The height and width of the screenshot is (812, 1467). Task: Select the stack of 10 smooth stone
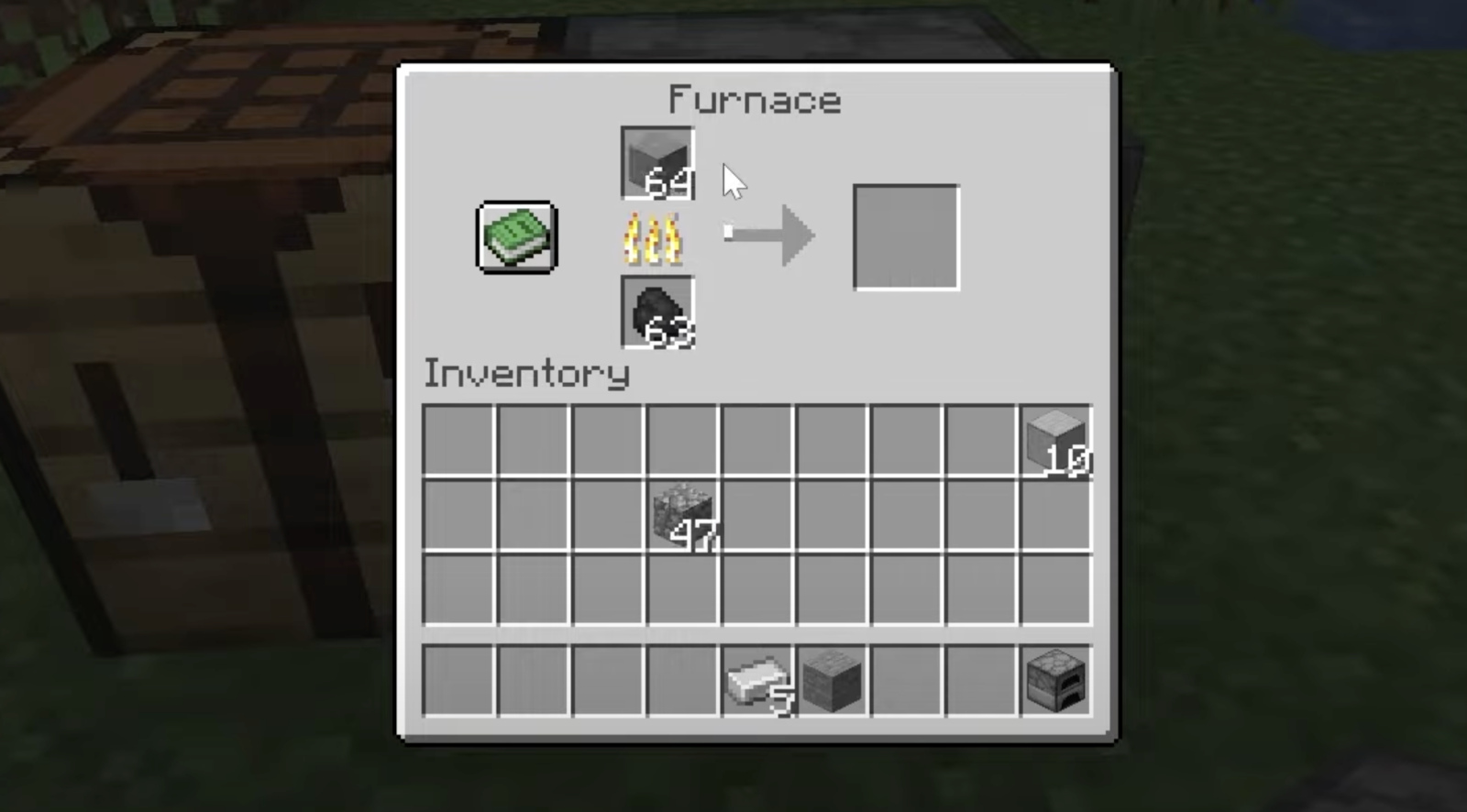point(1056,443)
